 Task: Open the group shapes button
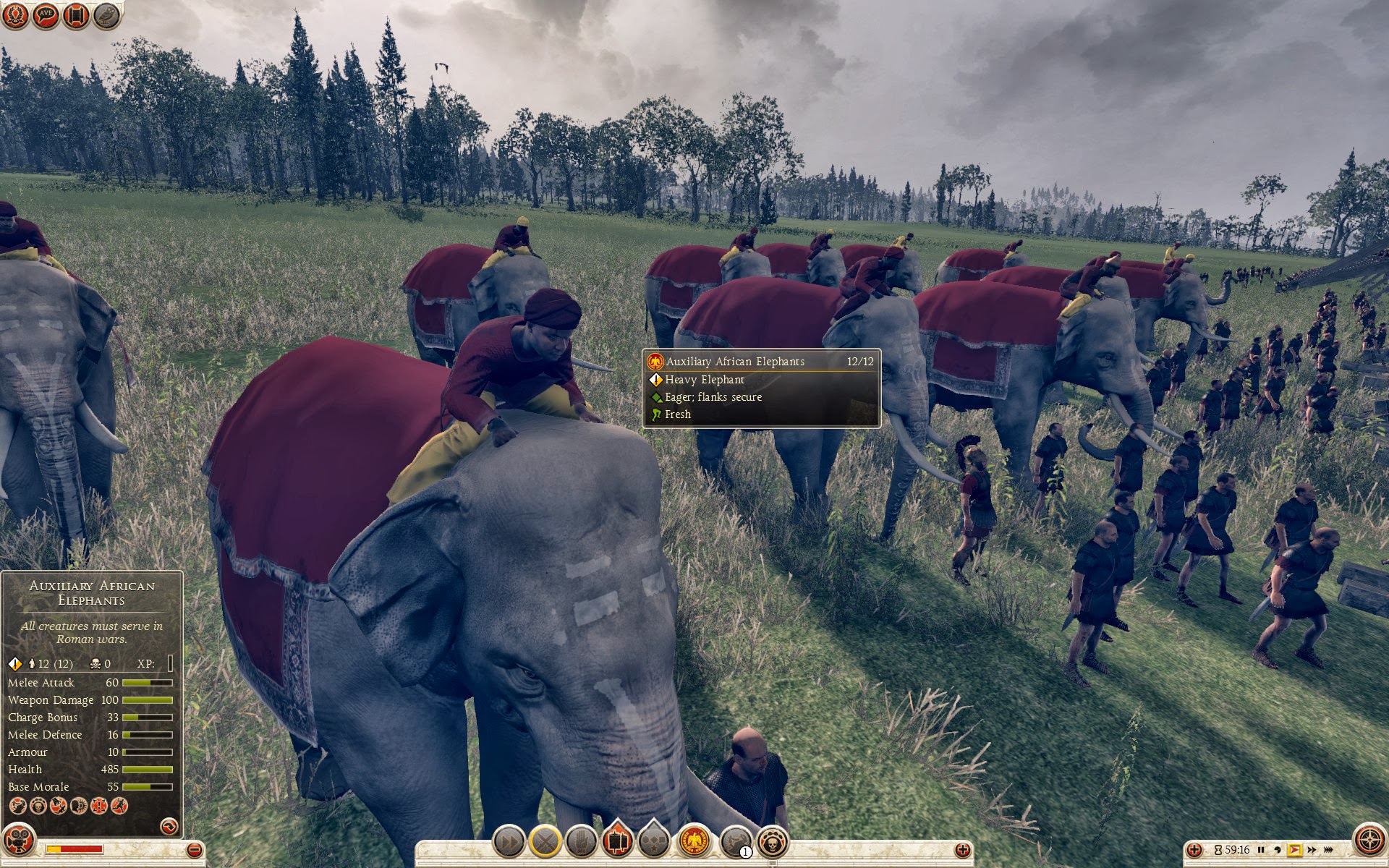tap(654, 842)
